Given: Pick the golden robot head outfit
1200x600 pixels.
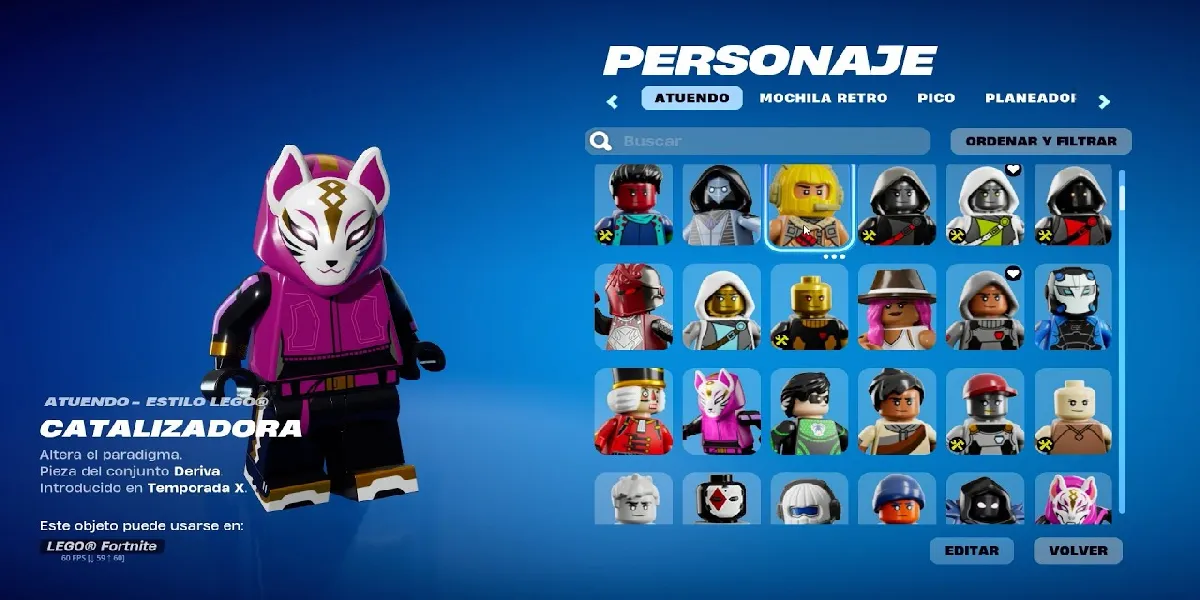Looking at the screenshot, I should (x=809, y=308).
